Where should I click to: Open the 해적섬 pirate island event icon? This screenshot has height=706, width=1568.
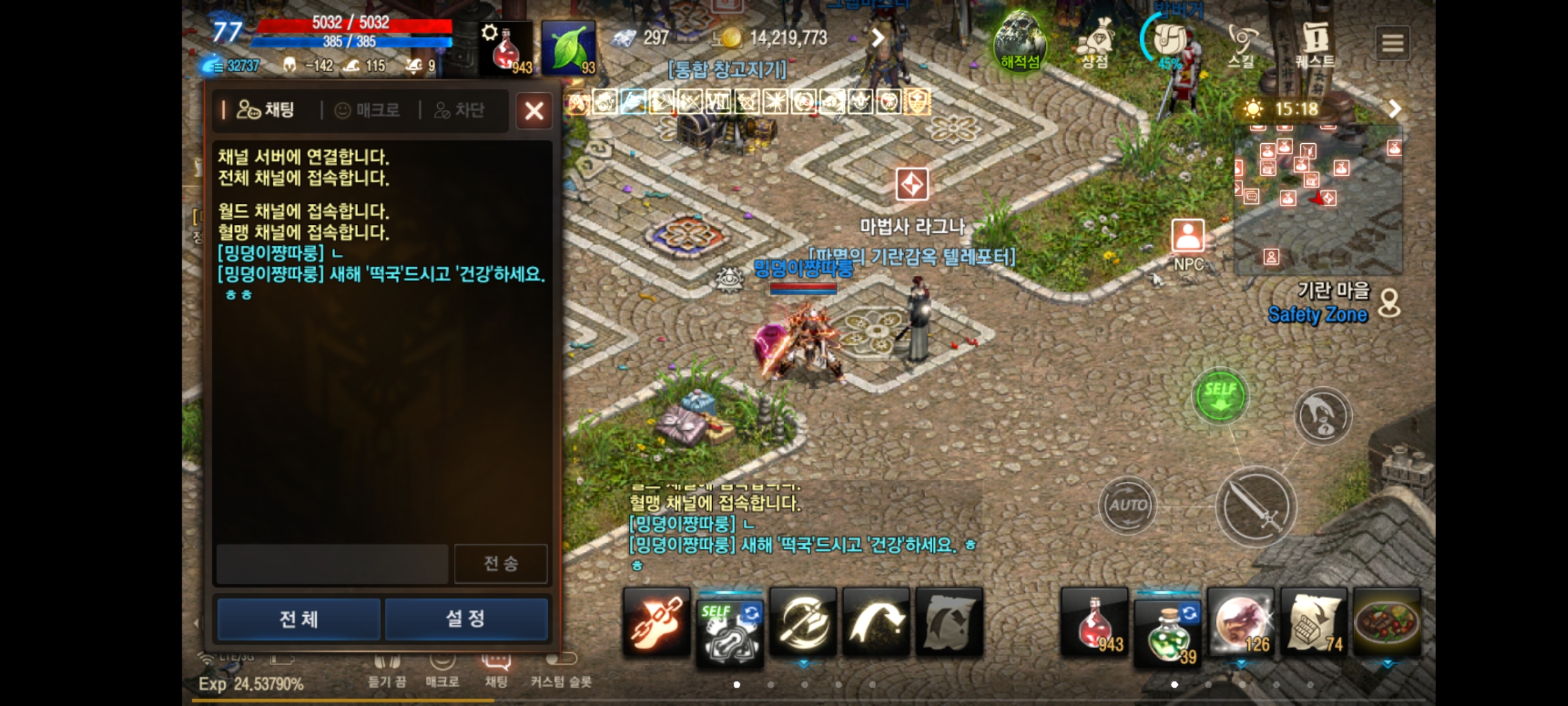coord(1022,42)
